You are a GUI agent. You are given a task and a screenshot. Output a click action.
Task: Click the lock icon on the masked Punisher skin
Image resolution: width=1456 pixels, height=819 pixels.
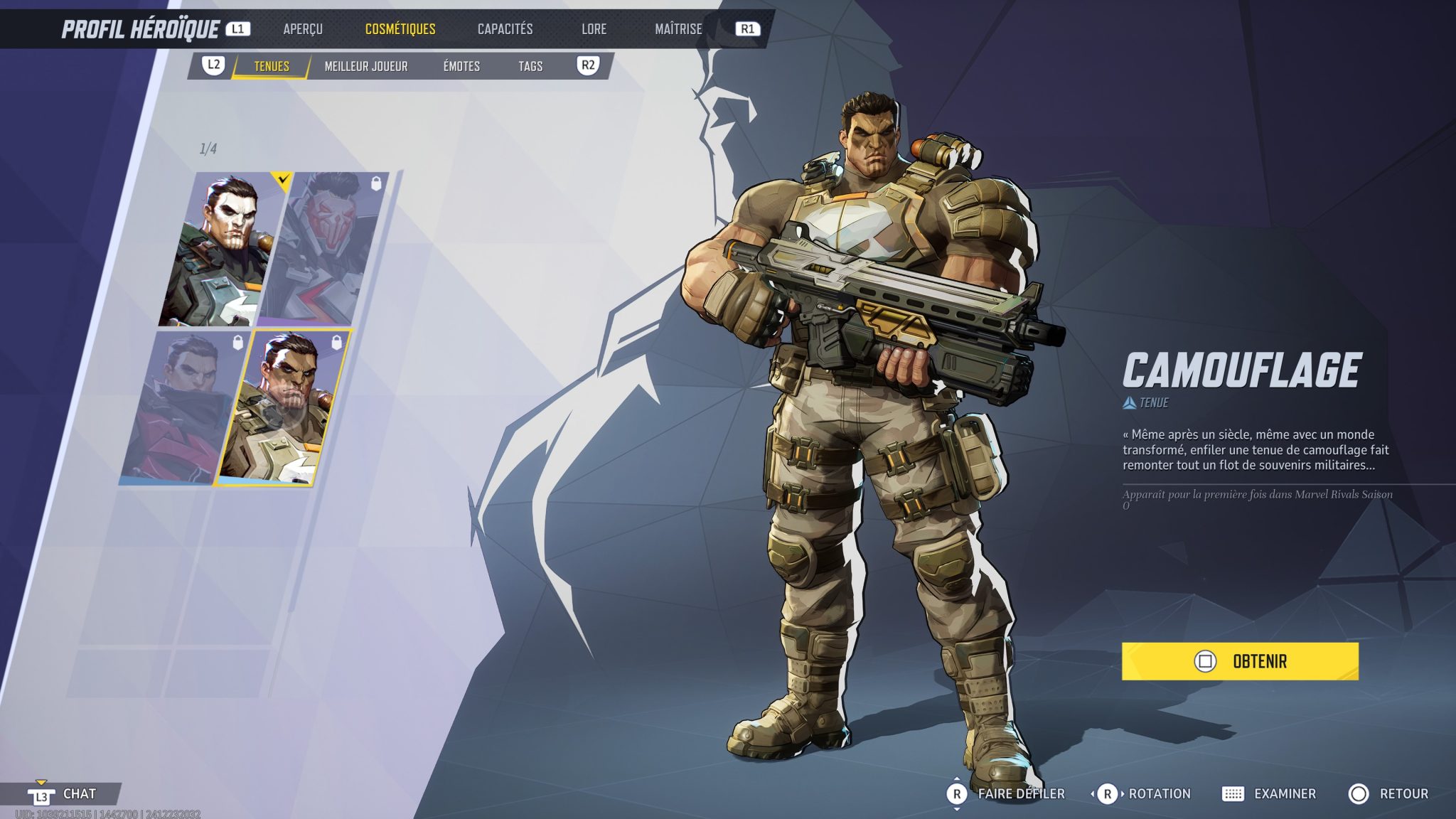point(375,184)
